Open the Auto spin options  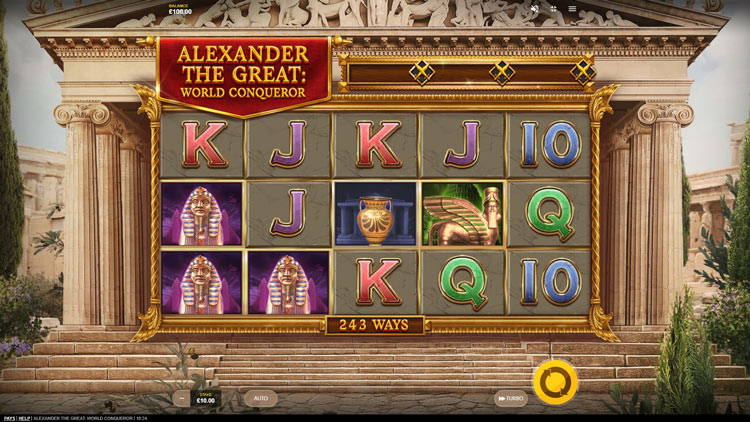260,398
